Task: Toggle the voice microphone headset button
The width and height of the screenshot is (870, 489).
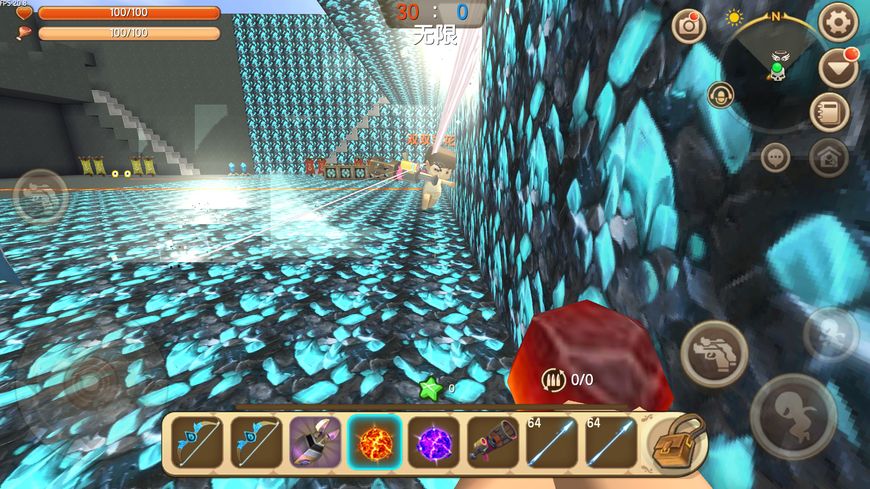Action: 720,95
